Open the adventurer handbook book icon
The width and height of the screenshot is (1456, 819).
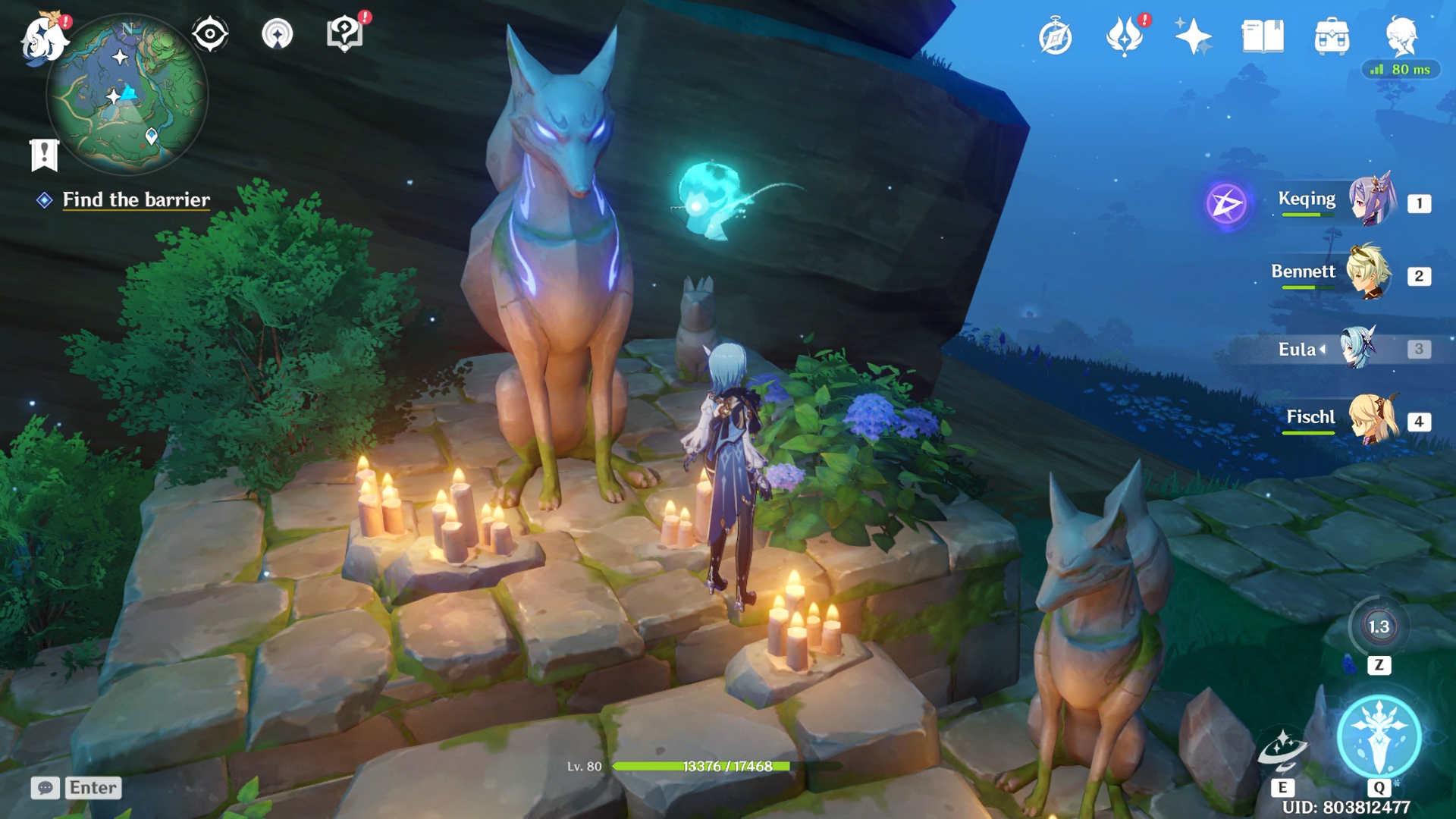tap(1263, 36)
